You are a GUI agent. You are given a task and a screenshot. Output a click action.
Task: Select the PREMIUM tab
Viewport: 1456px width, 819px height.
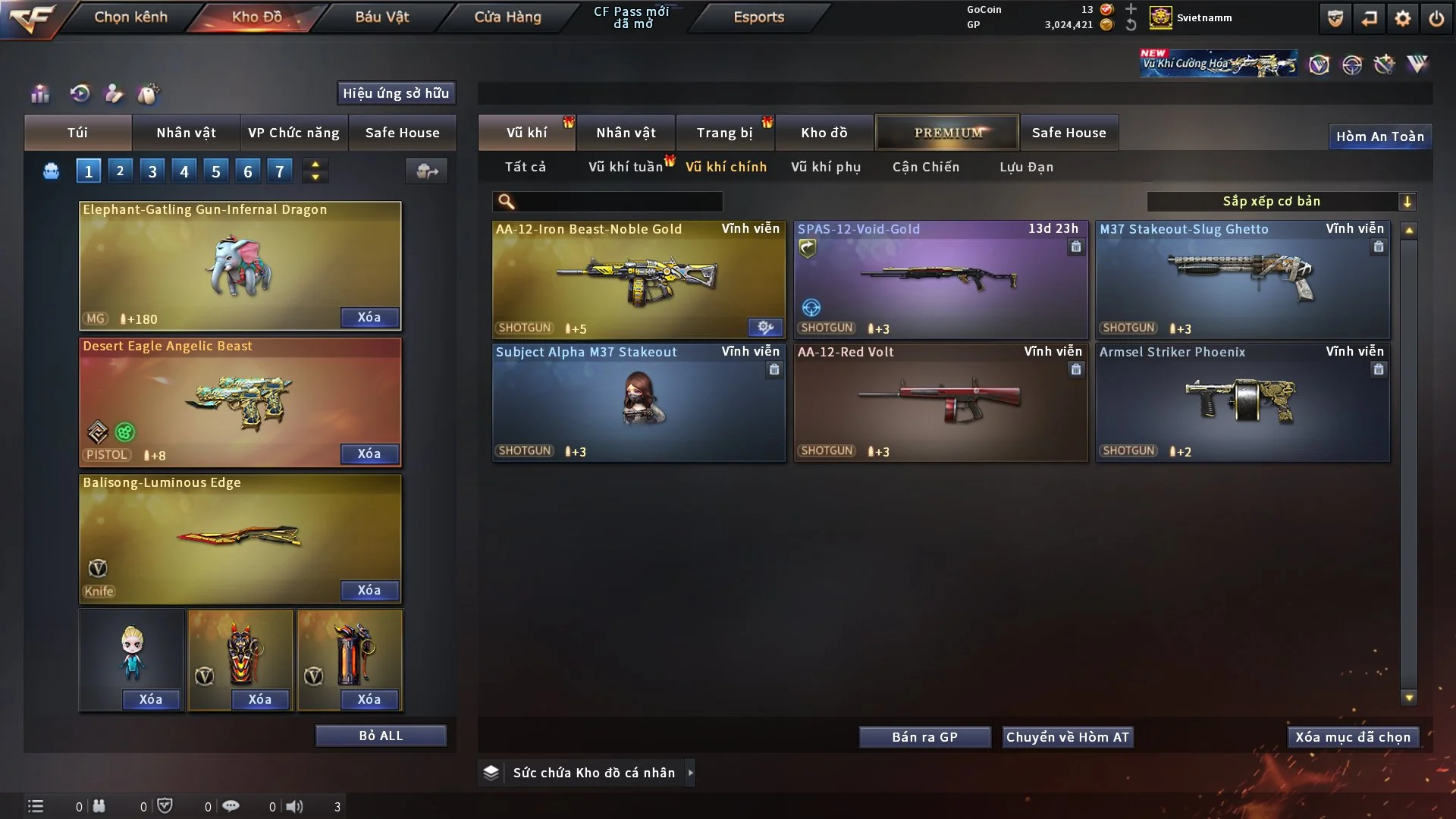(x=947, y=133)
